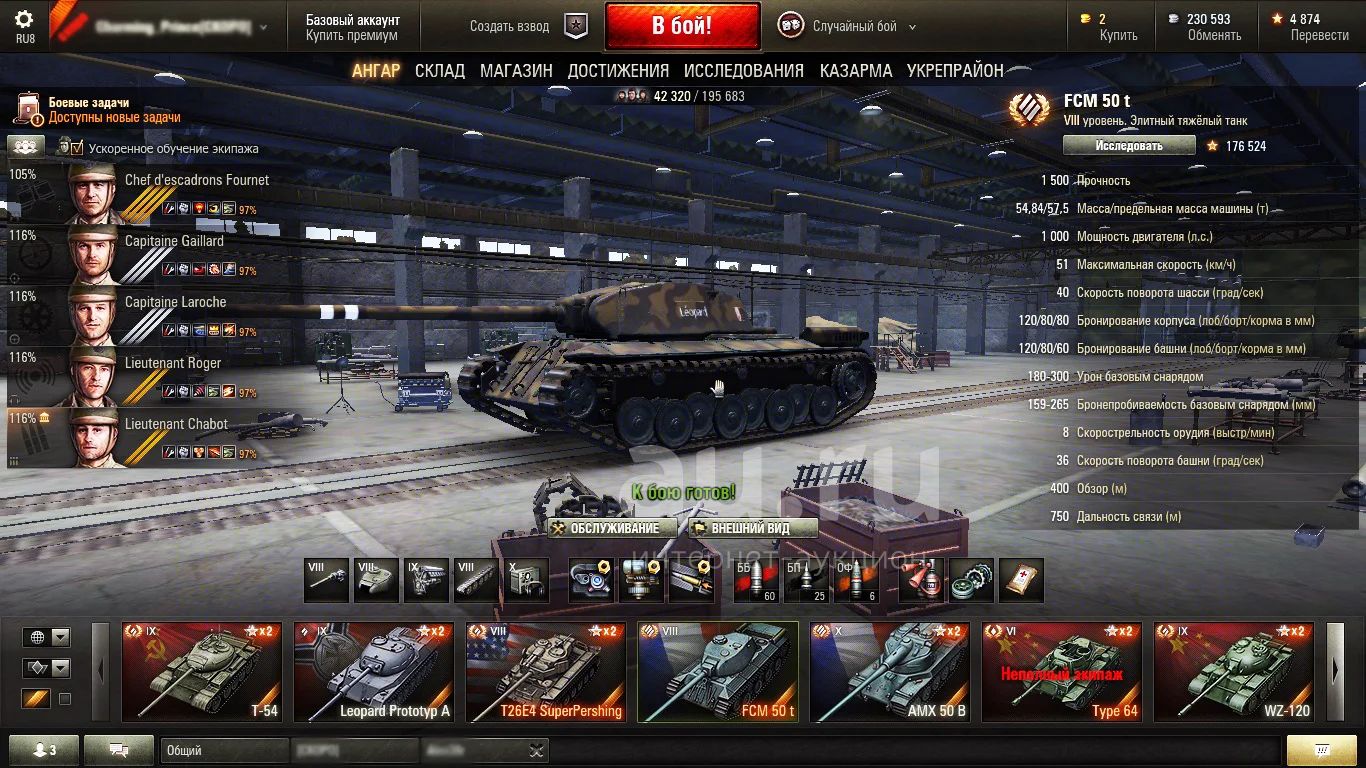Go to the ДОСТИЖЕНИЯ tab
This screenshot has width=1366, height=768.
tap(618, 70)
